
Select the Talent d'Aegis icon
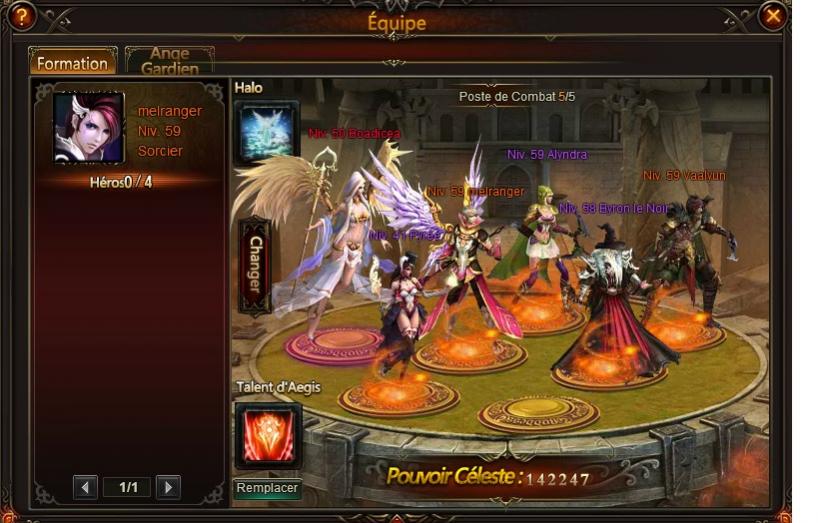point(267,434)
